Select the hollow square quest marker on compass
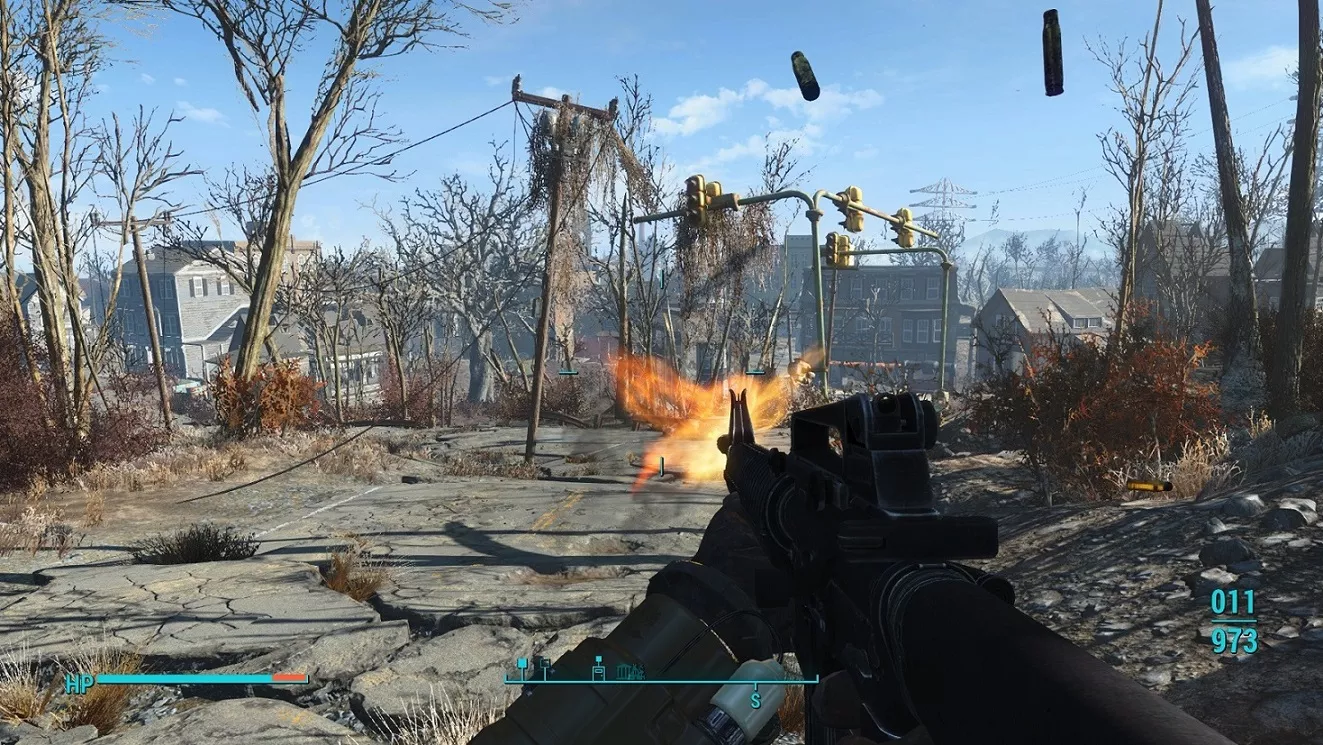Image resolution: width=1323 pixels, height=745 pixels. [544, 664]
